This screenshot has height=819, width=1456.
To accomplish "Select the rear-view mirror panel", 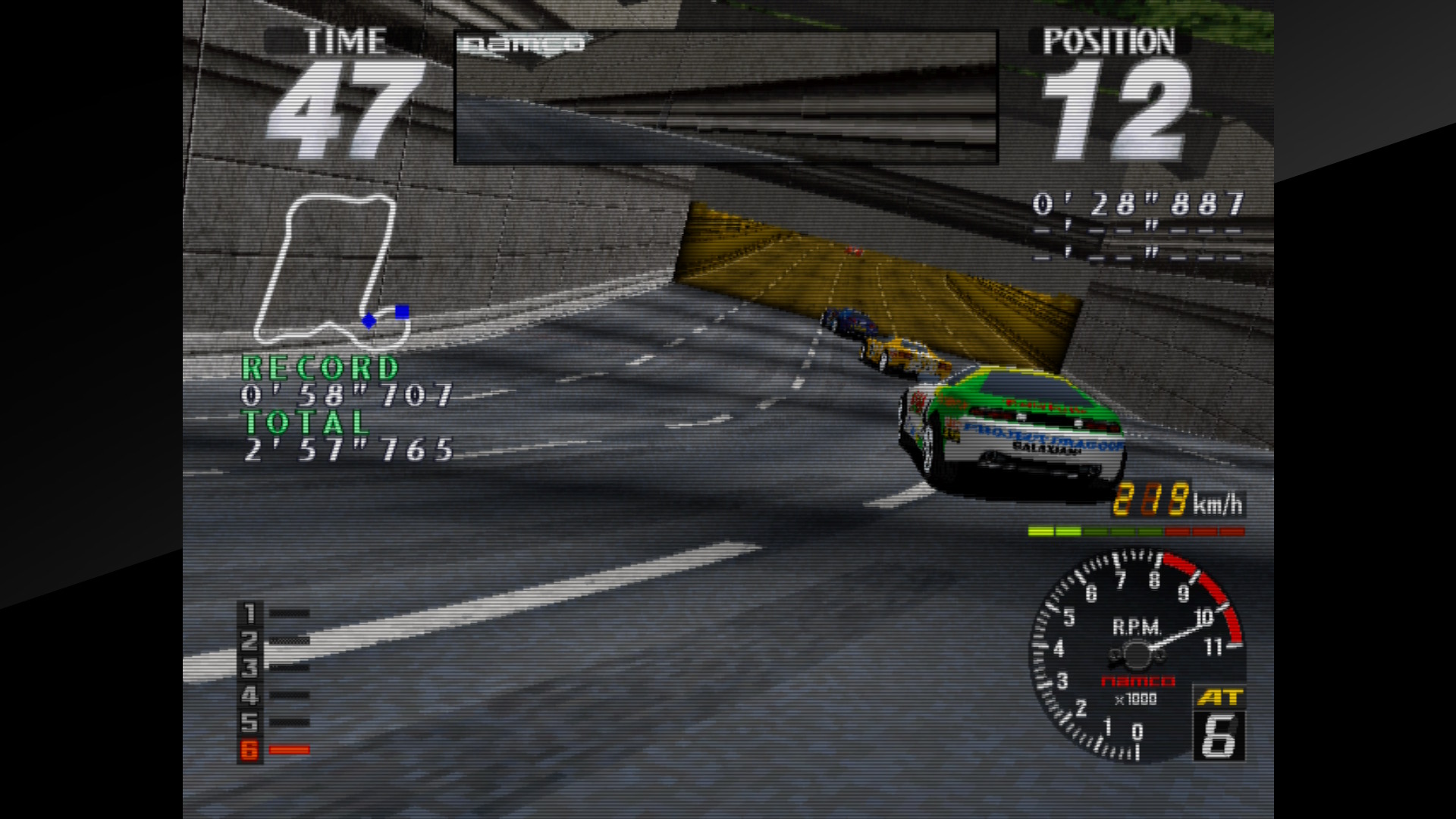I will (726, 97).
